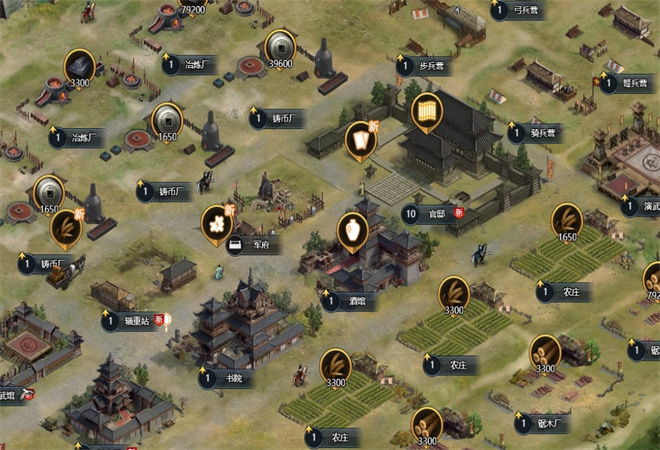
Task: Tap the bamboo scroll bubble above 官邸
Action: pyautogui.click(x=427, y=110)
